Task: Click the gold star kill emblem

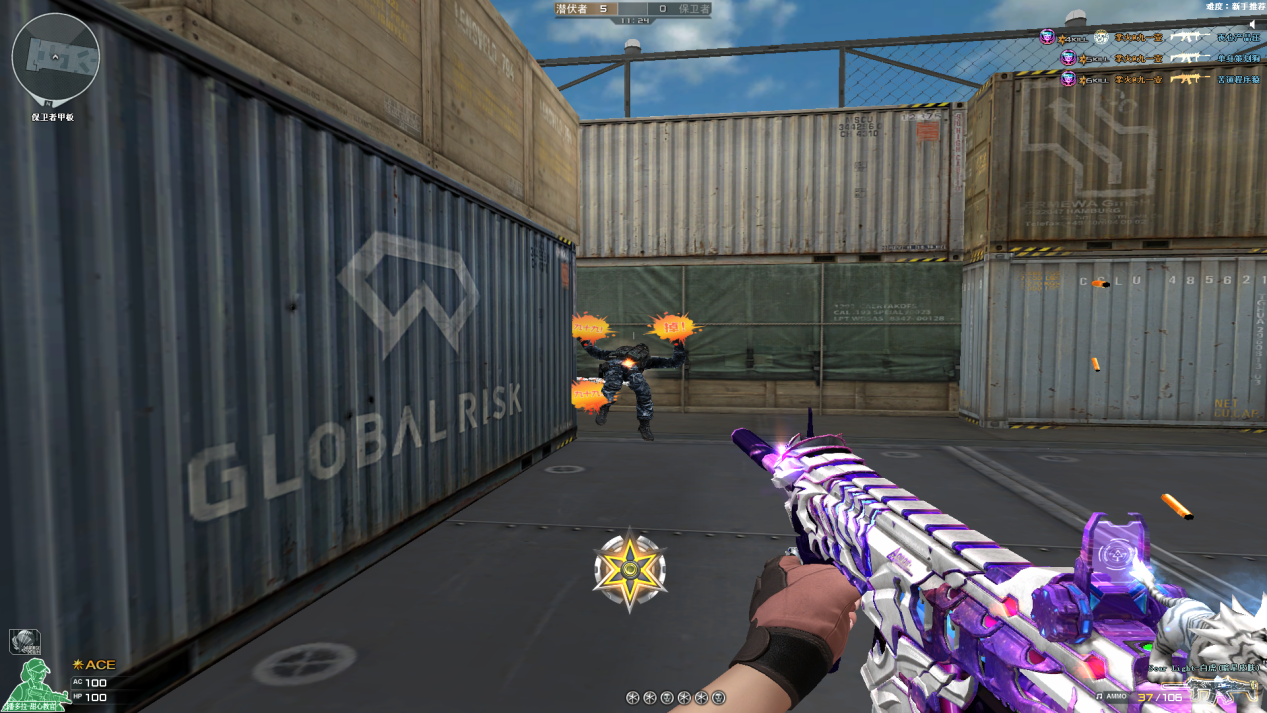Action: [x=629, y=571]
